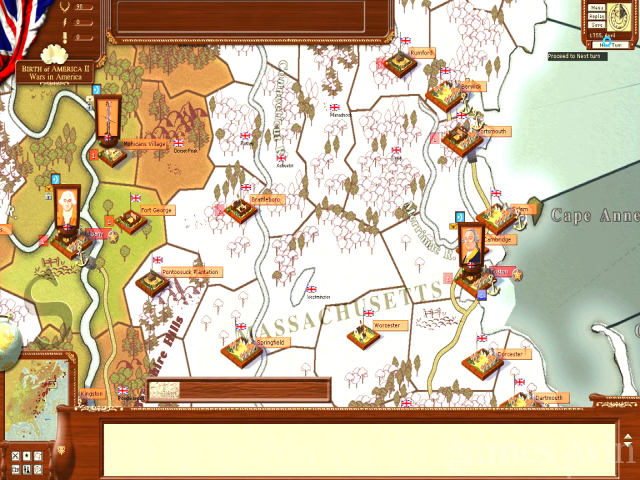Click the Replay button
Viewport: 640px width, 480px height.
point(596,18)
